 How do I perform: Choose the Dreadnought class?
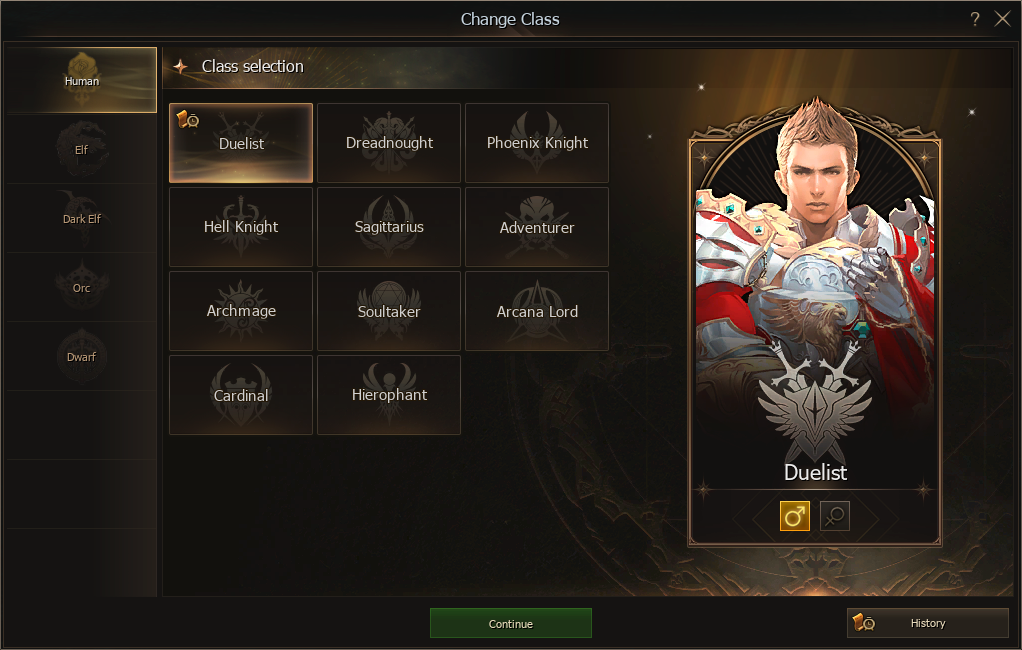pyautogui.click(x=389, y=143)
